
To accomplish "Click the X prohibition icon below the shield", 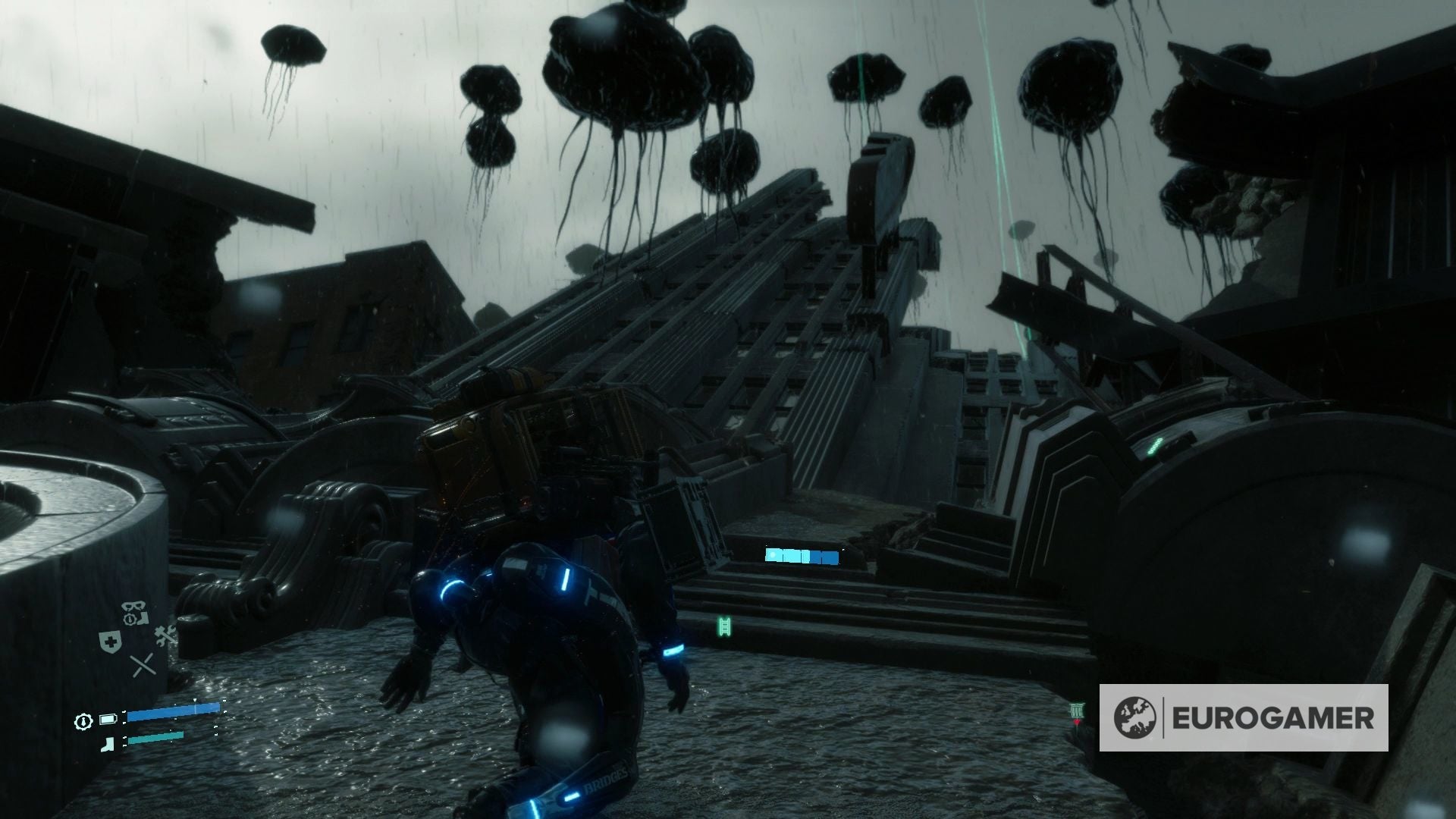I will (143, 666).
